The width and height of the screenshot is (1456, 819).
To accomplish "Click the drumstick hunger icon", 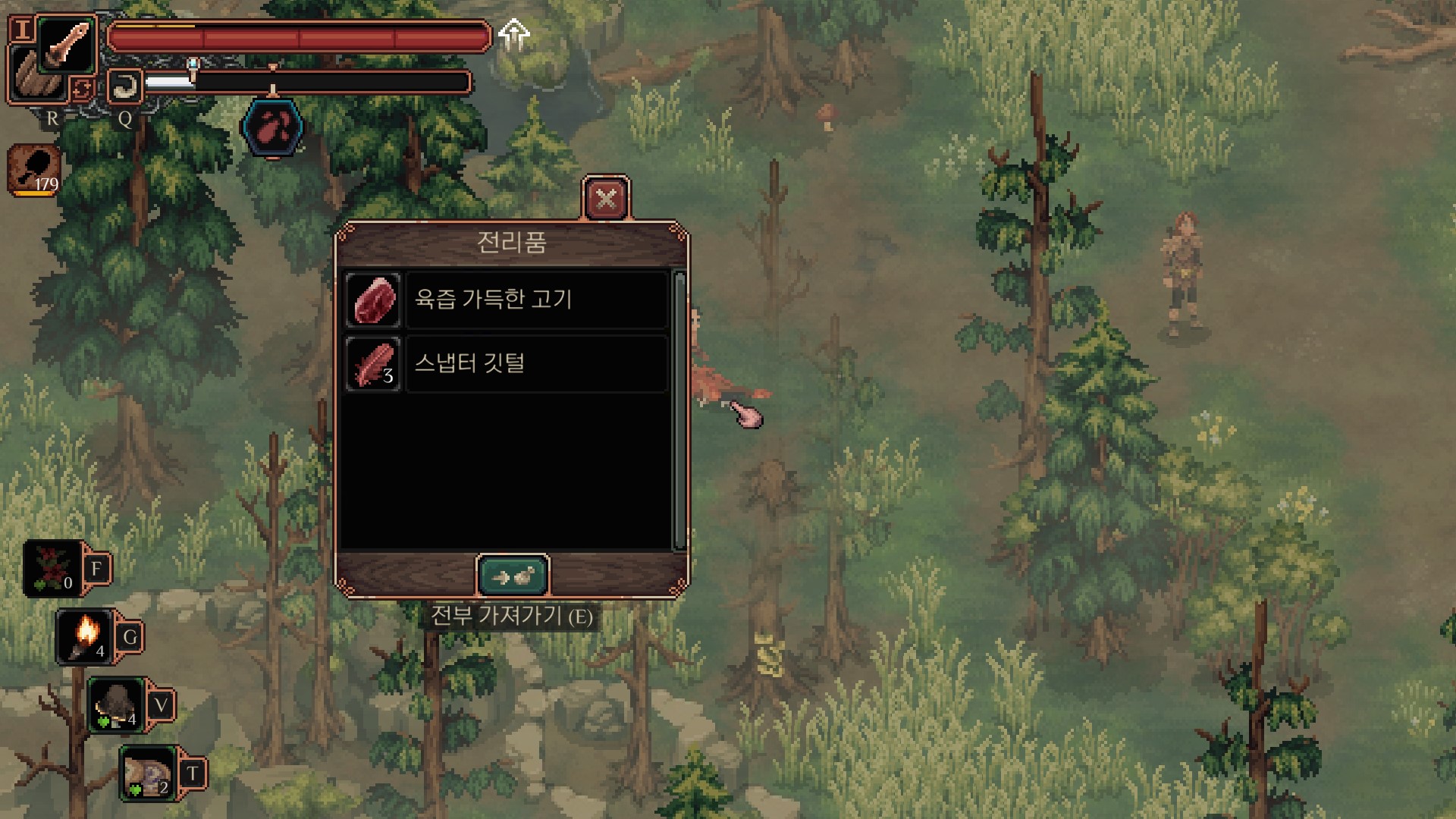I will [x=35, y=170].
